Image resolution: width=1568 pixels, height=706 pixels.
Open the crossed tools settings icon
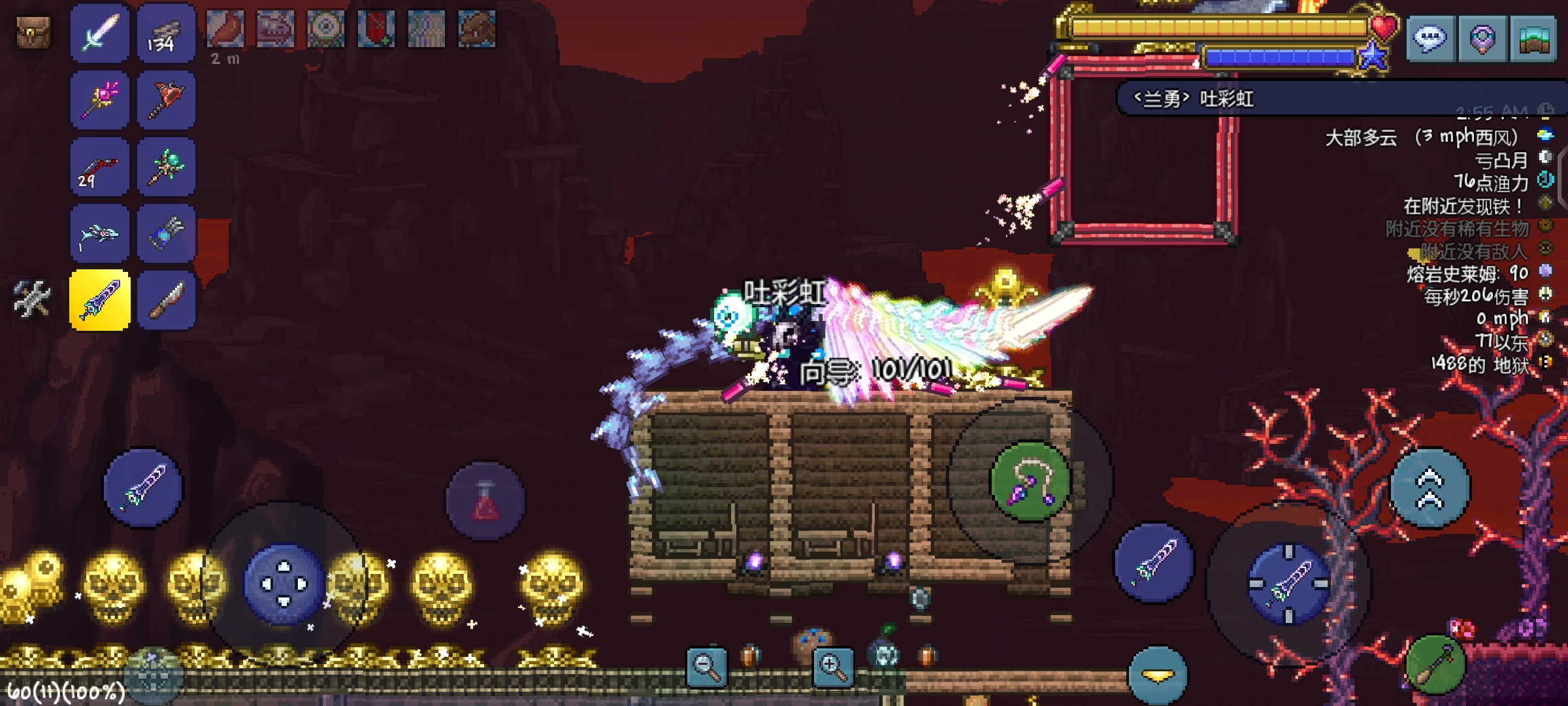[x=31, y=299]
